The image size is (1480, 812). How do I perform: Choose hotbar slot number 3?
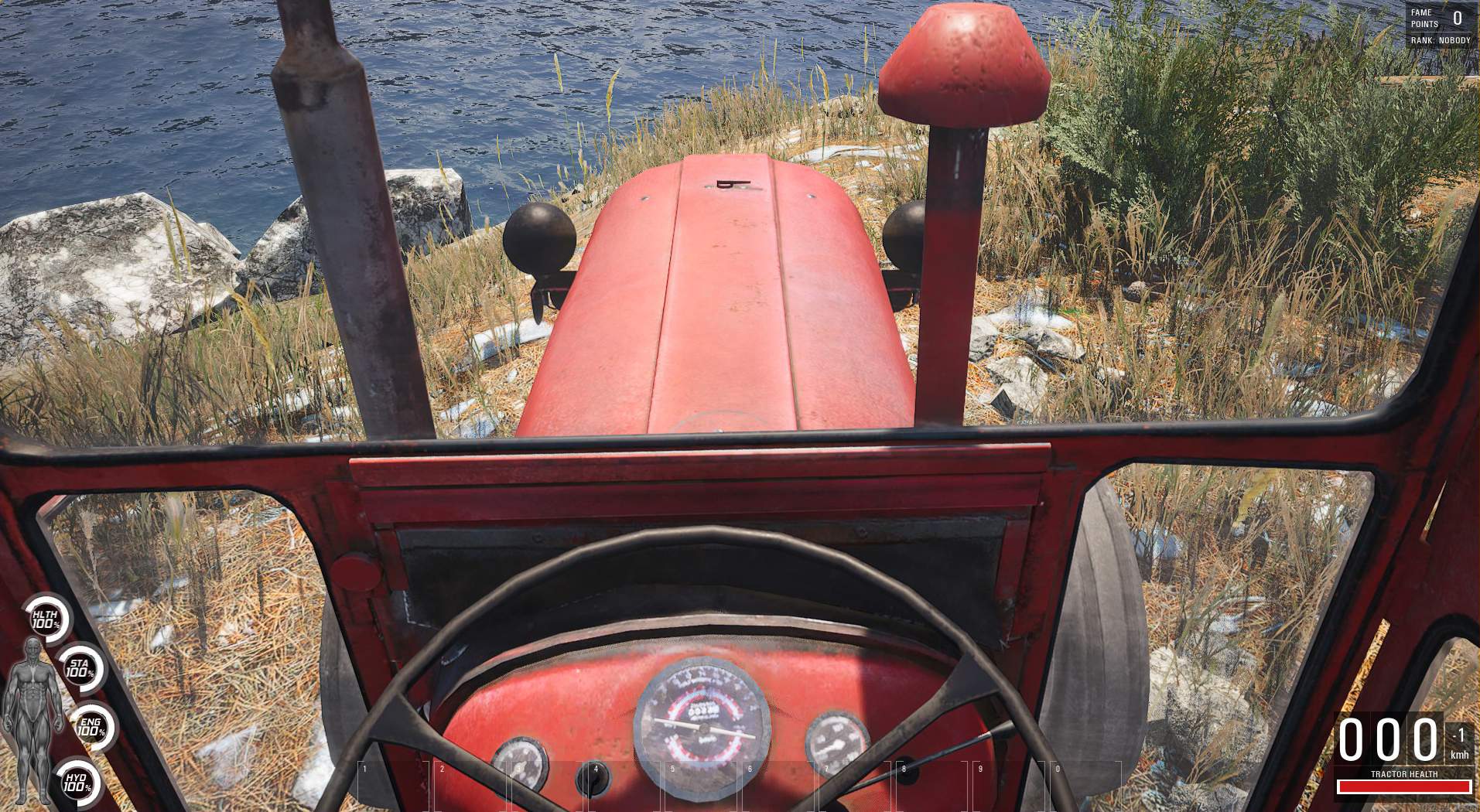pos(547,786)
